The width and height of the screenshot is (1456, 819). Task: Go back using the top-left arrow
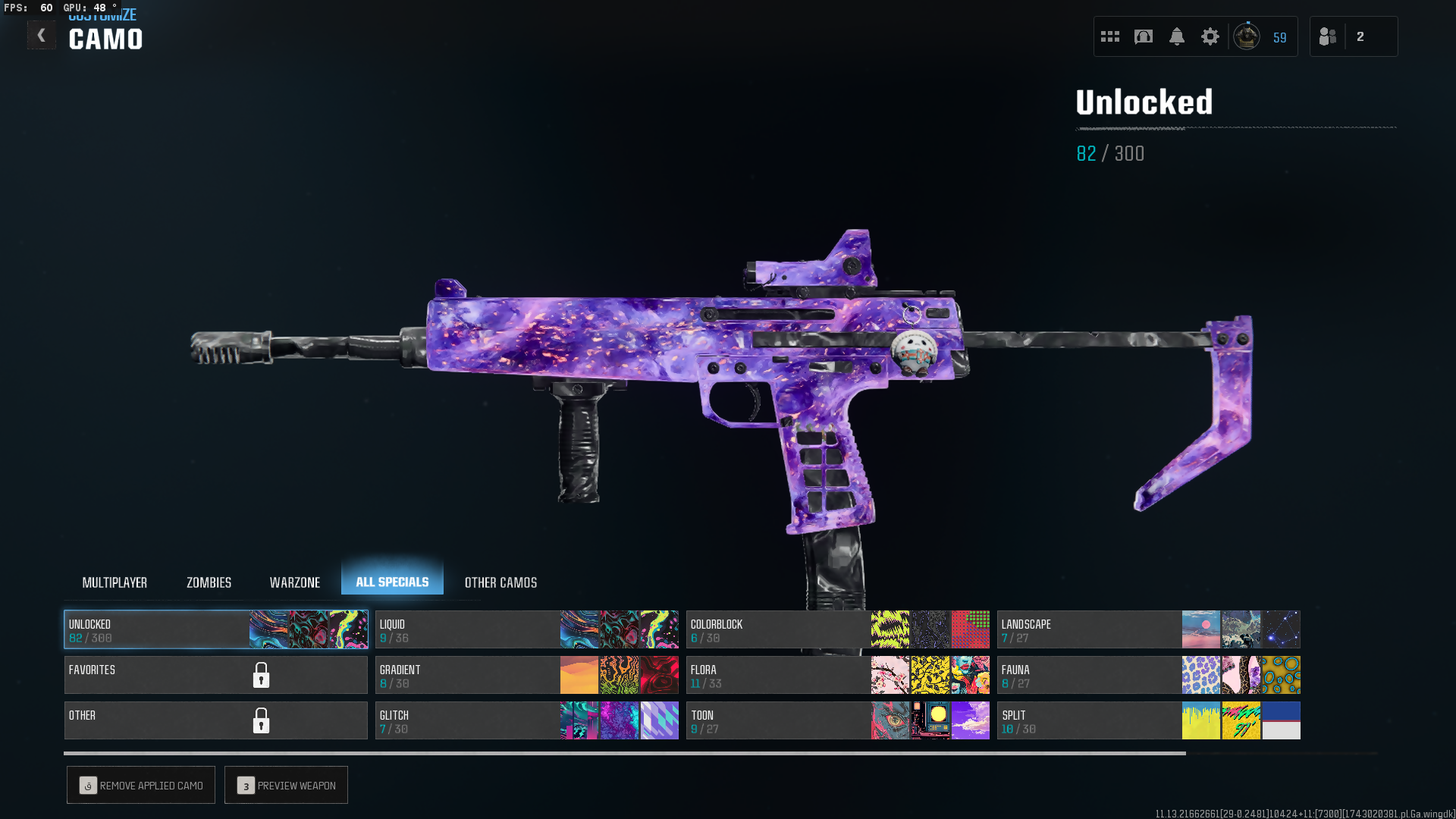41,35
